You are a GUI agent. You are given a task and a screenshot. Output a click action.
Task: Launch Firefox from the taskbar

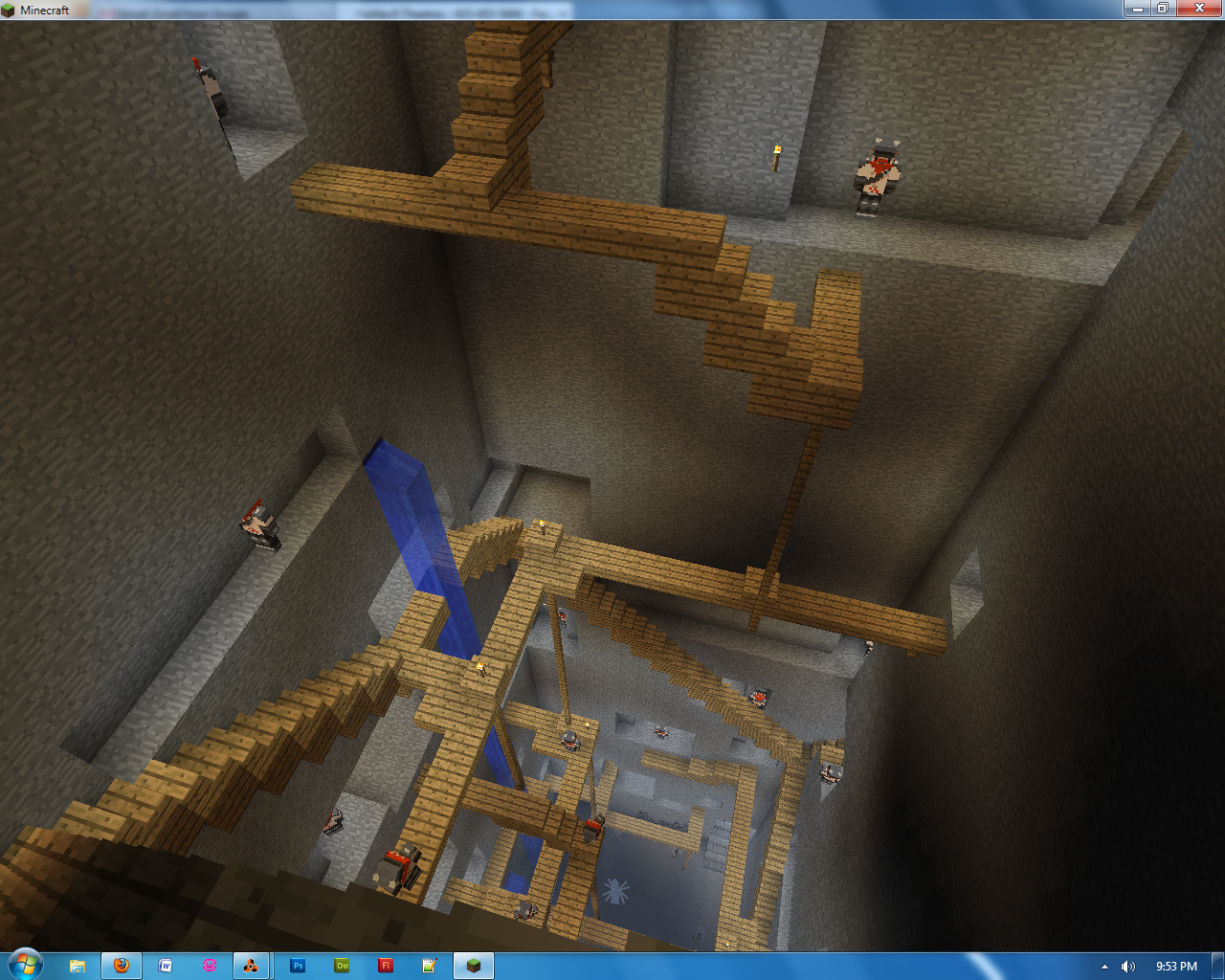coord(122,966)
